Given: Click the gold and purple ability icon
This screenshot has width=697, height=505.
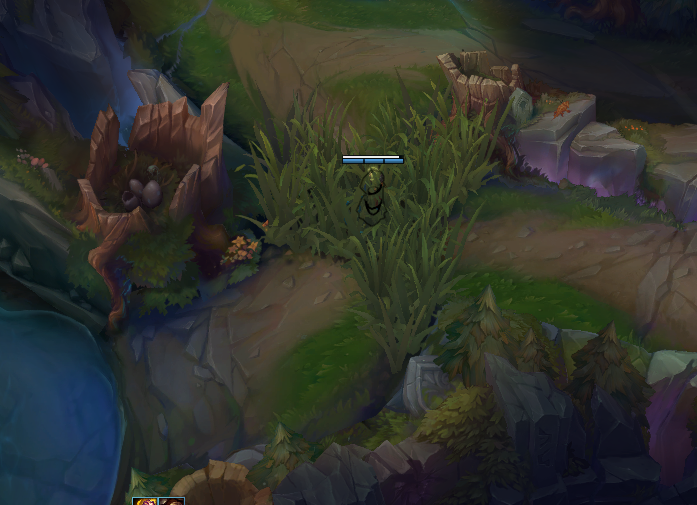Looking at the screenshot, I should tap(145, 501).
